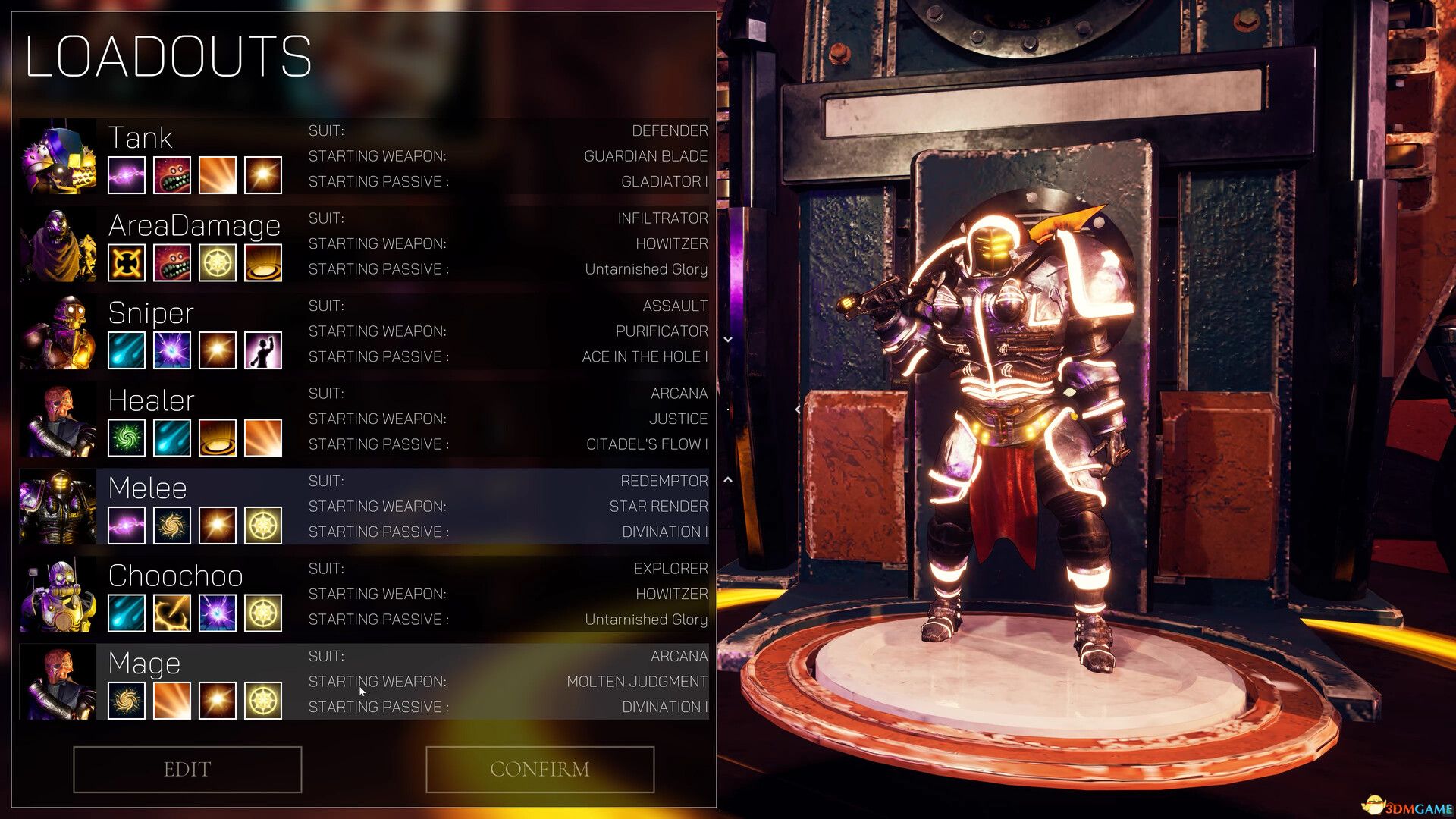This screenshot has height=819, width=1456.
Task: Select Tank's purple lightning skill icon
Action: [x=126, y=175]
